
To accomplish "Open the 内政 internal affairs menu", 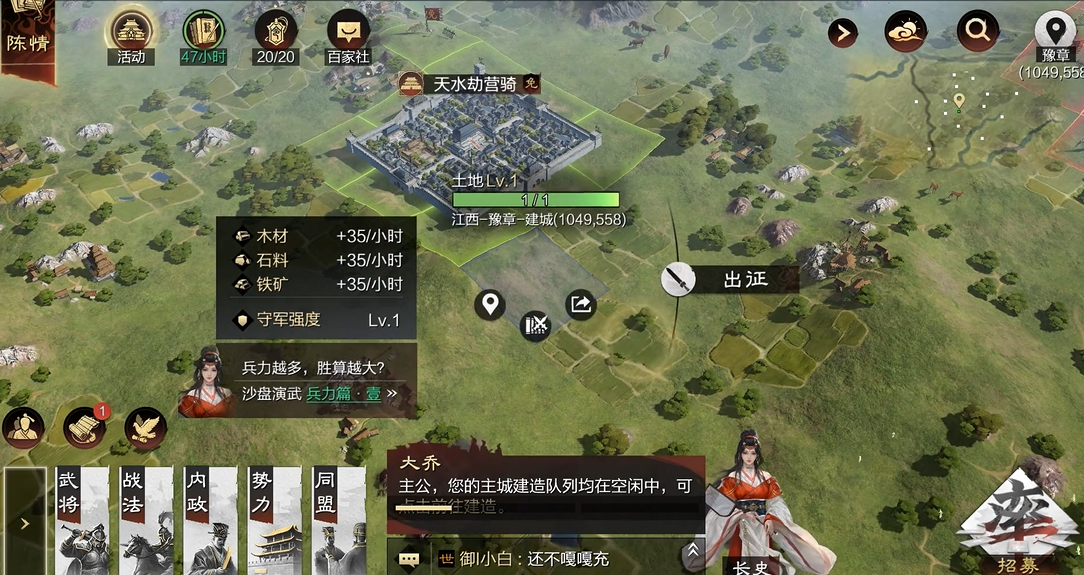I will pos(210,520).
